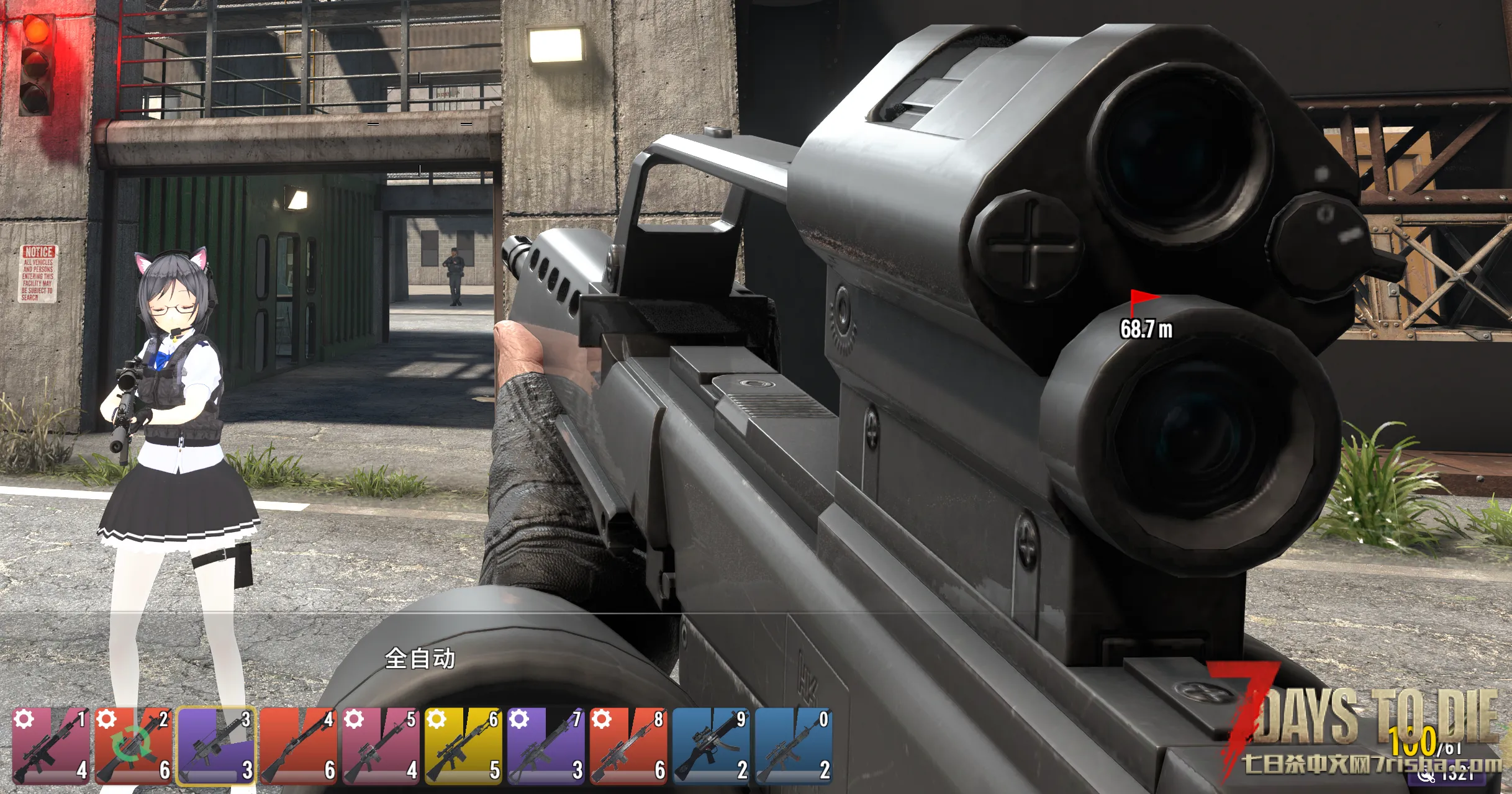This screenshot has height=794, width=1512.
Task: Equip the yellow scoped rifle in slot 6
Action: click(464, 746)
